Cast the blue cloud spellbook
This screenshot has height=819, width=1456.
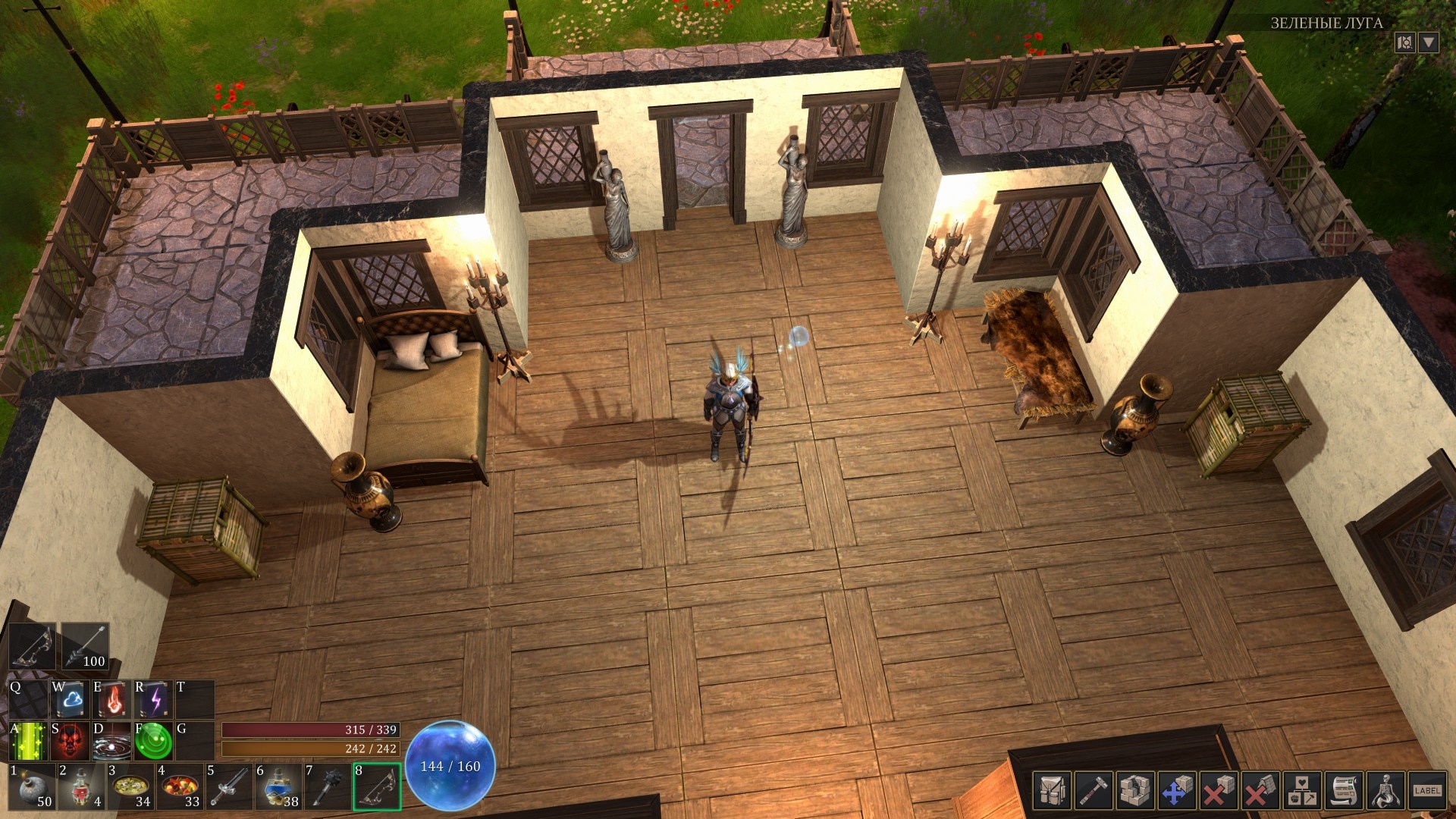pyautogui.click(x=71, y=700)
